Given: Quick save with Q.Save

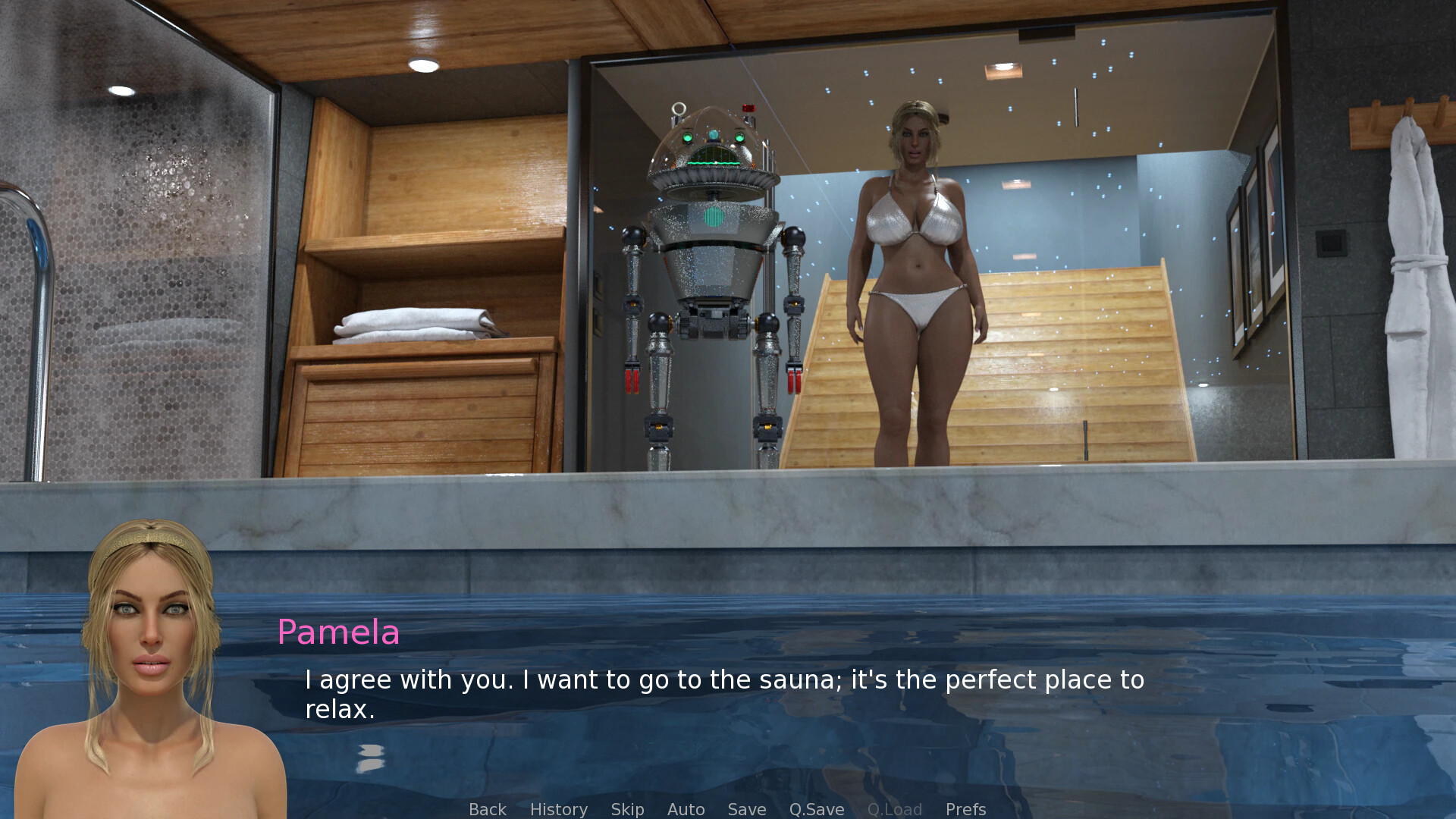Looking at the screenshot, I should coord(816,809).
